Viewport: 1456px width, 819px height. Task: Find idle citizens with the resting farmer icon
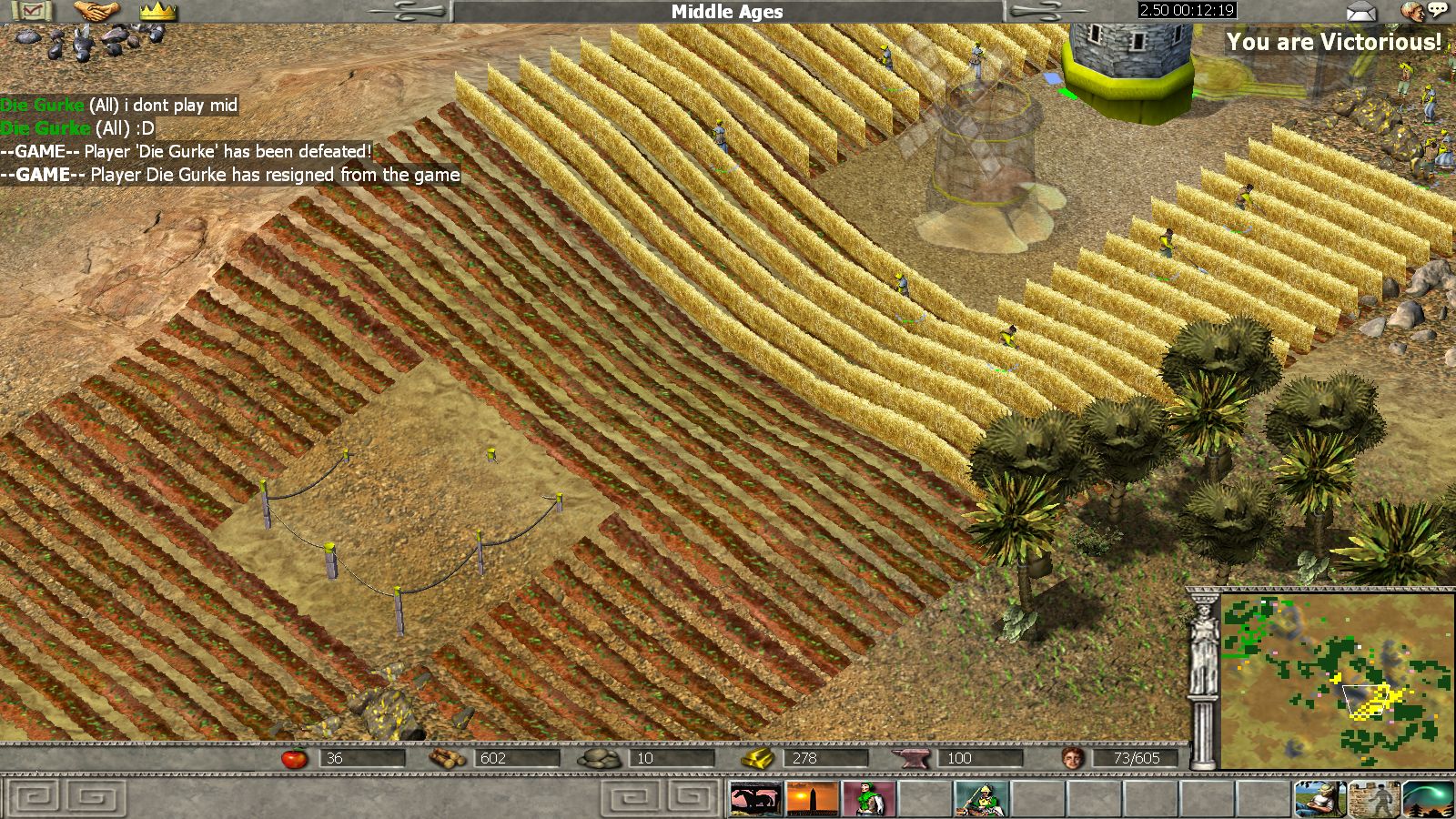[1320, 799]
